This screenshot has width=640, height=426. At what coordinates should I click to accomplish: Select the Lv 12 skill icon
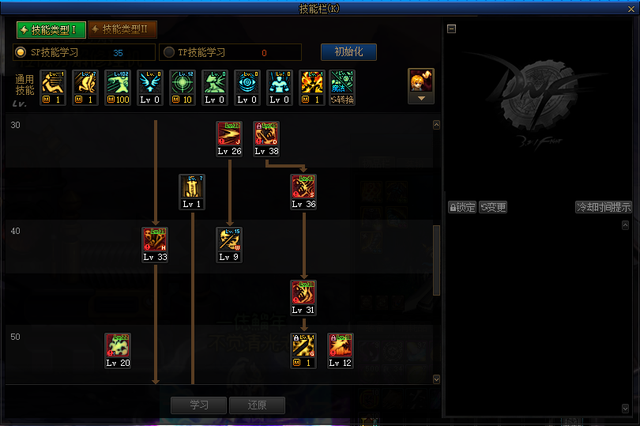point(340,346)
